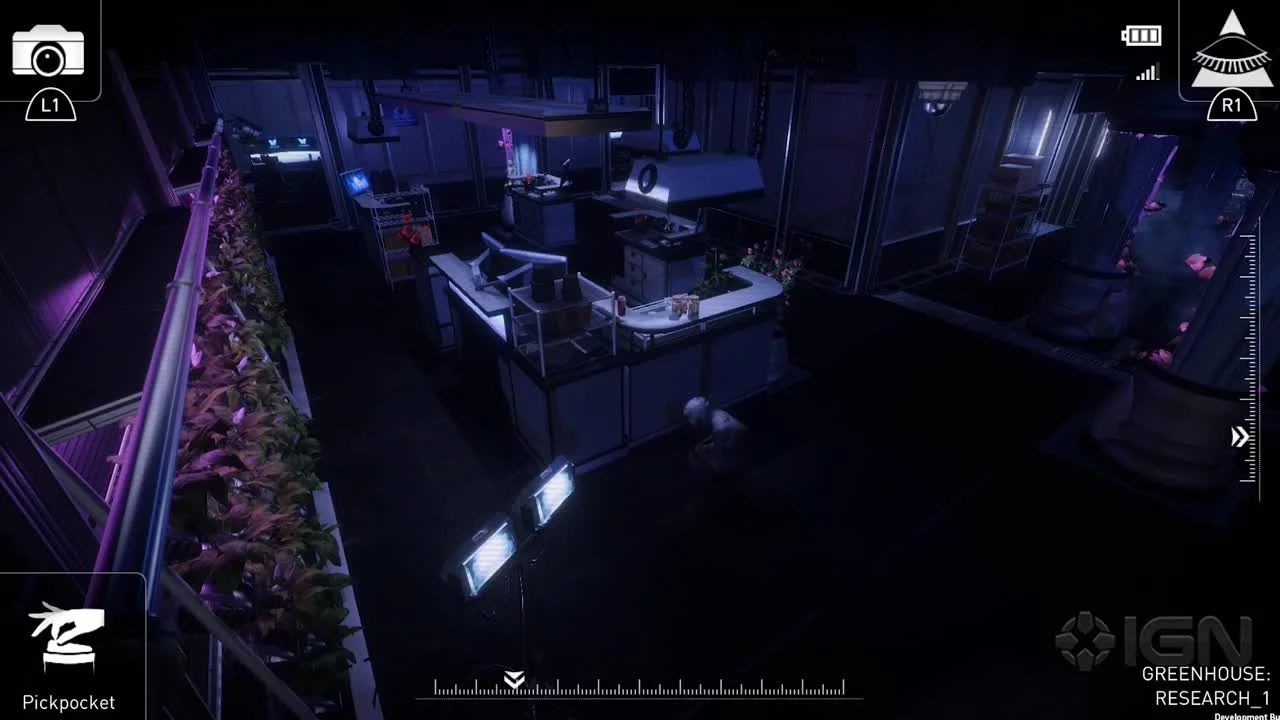Click the double chevron on the right zoom ruler
Image resolution: width=1280 pixels, height=720 pixels.
point(1237,434)
